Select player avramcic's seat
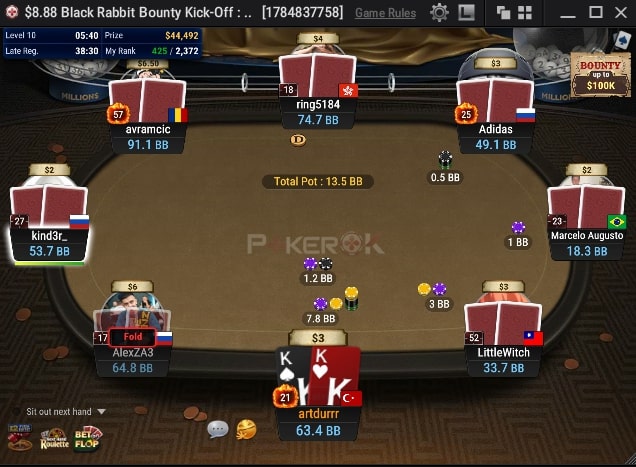Viewport: 636px width, 467px height. point(148,115)
